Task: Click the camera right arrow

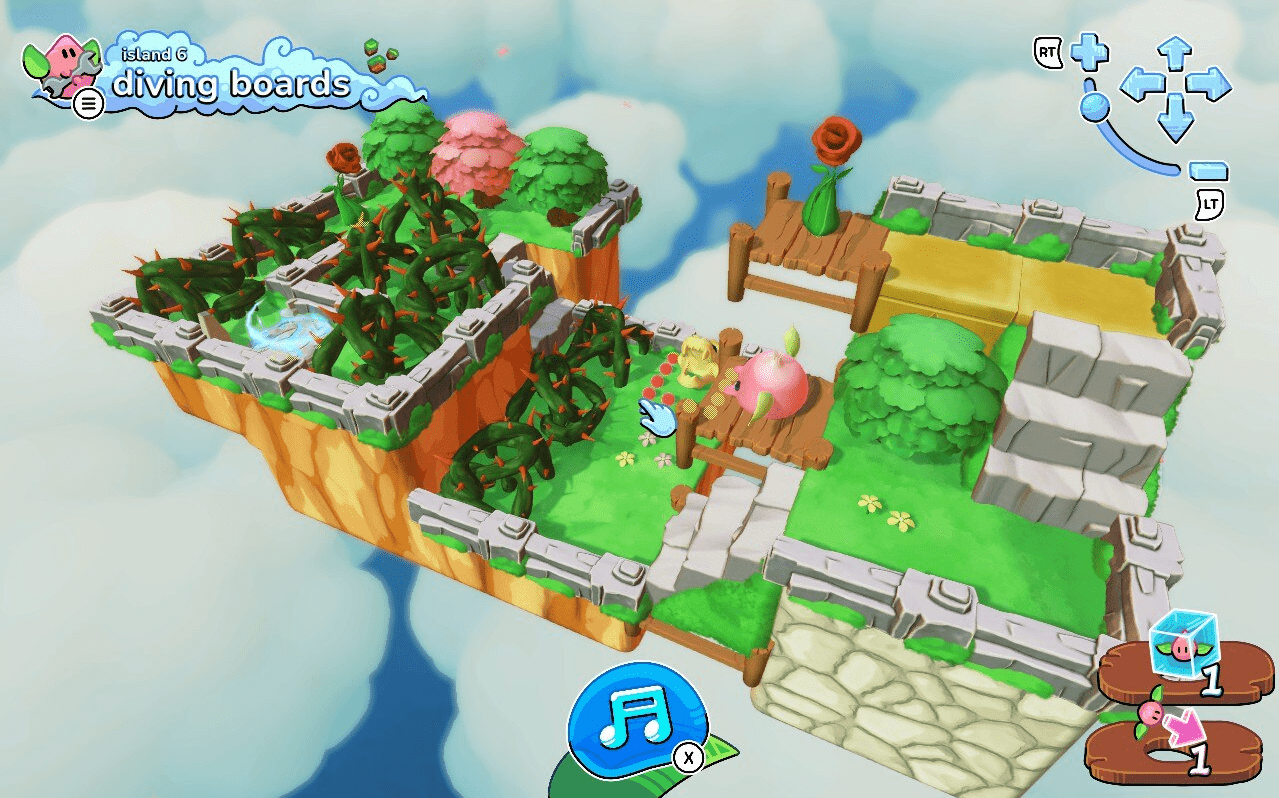Action: pos(1210,85)
